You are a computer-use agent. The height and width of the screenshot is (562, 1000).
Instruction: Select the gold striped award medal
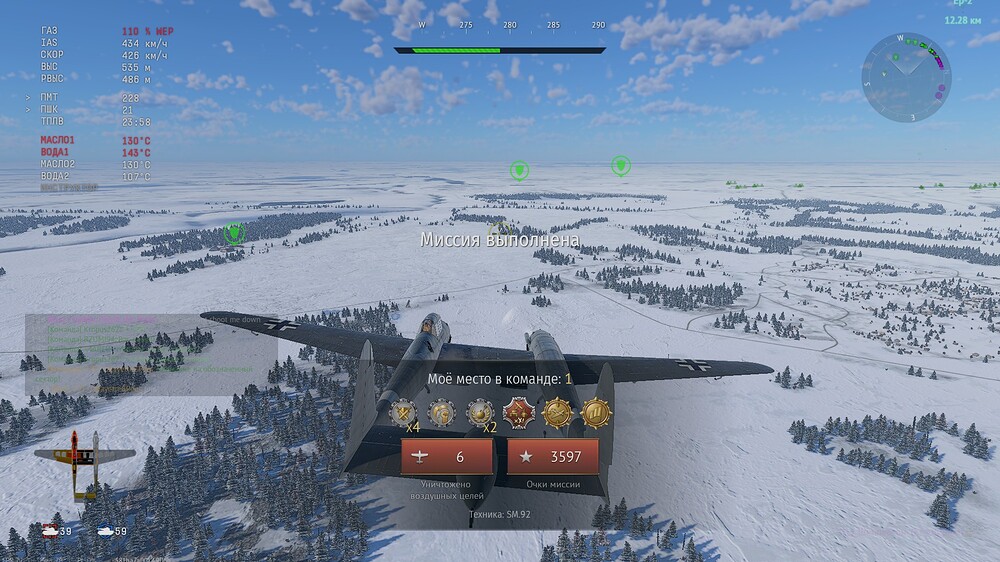pyautogui.click(x=596, y=411)
